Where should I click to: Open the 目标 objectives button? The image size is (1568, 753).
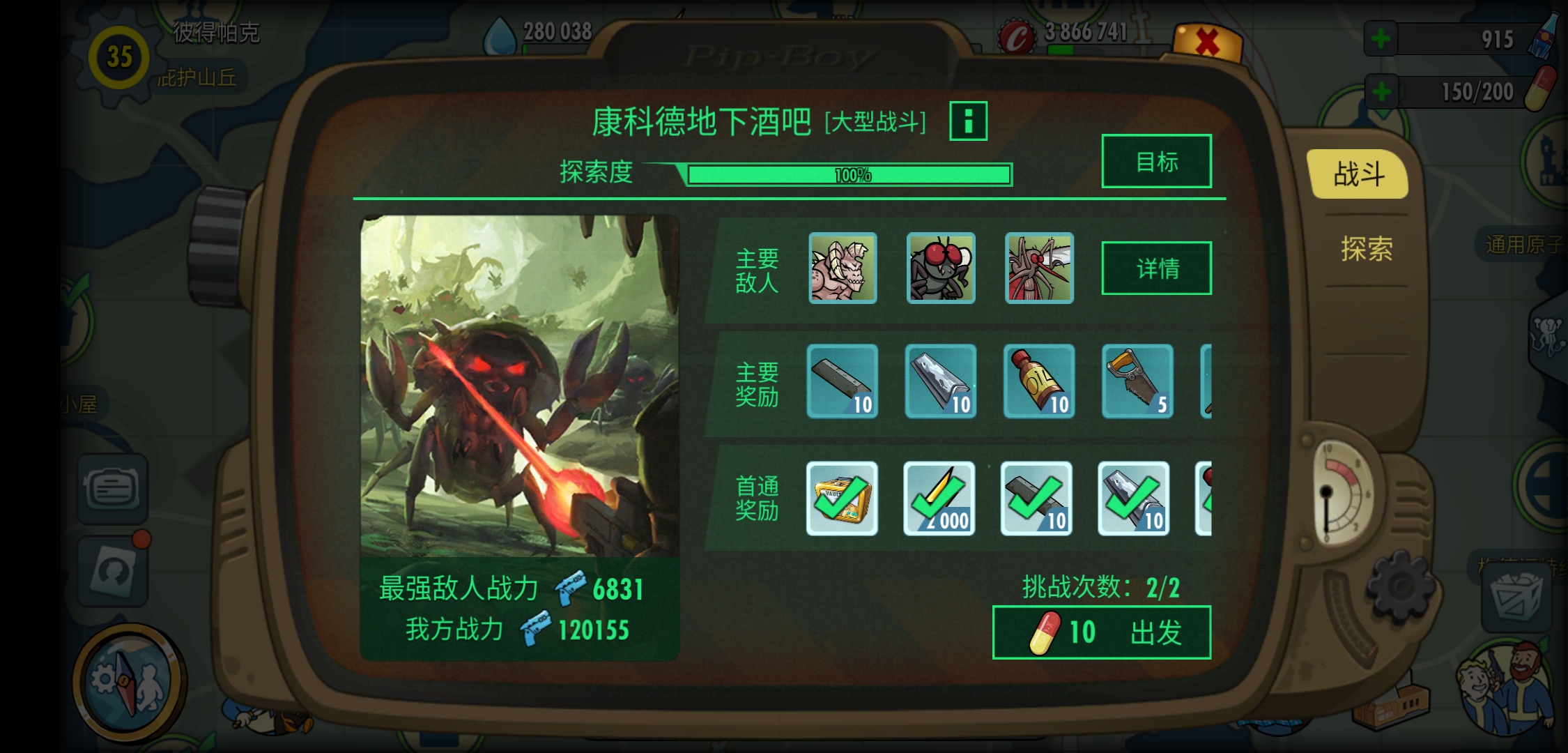coord(1156,162)
